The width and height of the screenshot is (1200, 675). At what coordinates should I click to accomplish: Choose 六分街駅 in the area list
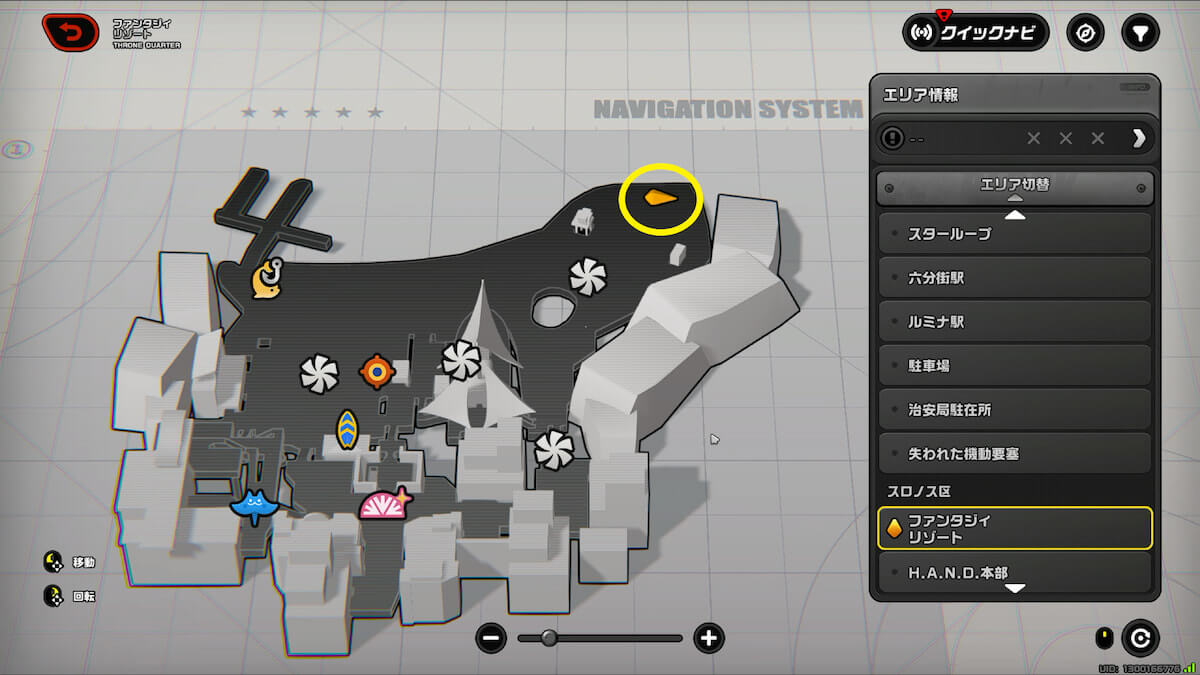pos(1014,278)
